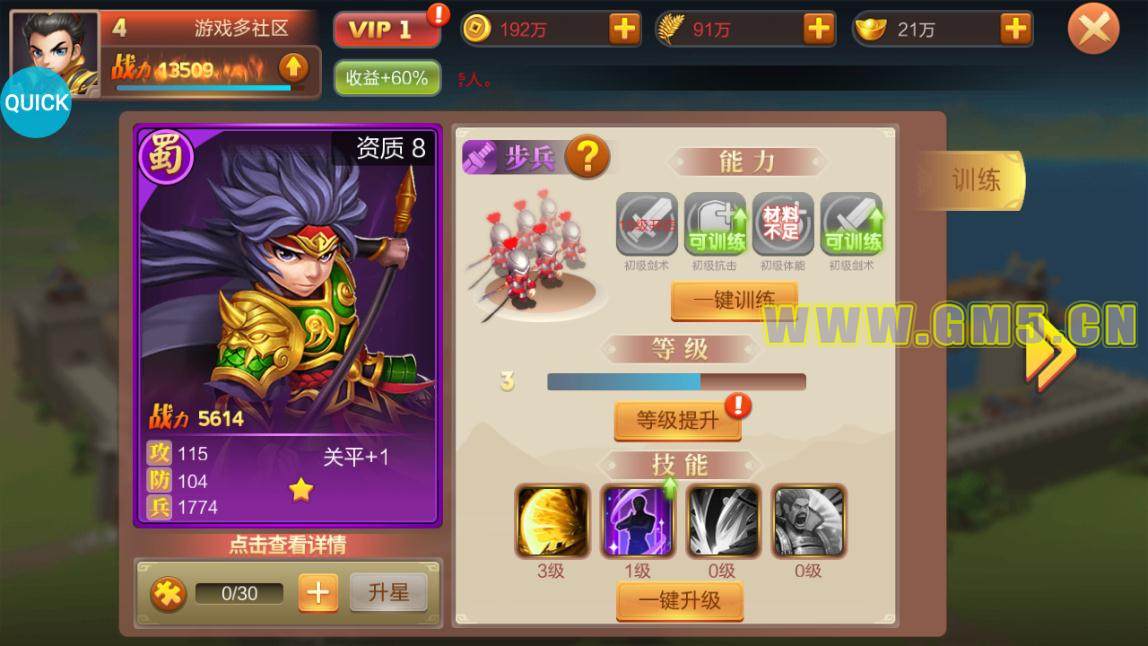The width and height of the screenshot is (1148, 646).
Task: Add star fragments with the plus button
Action: pyautogui.click(x=317, y=593)
